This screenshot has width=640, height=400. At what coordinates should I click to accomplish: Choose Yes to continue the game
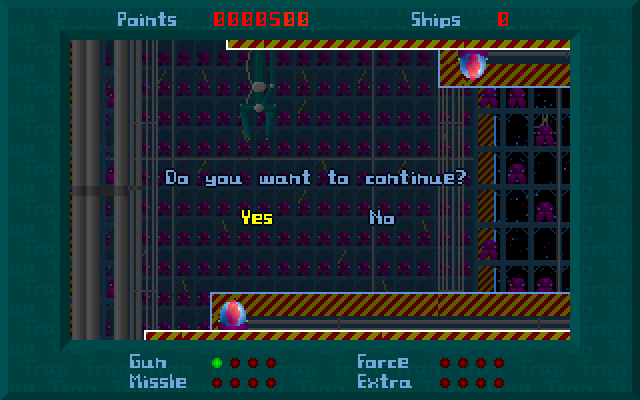(x=256, y=217)
